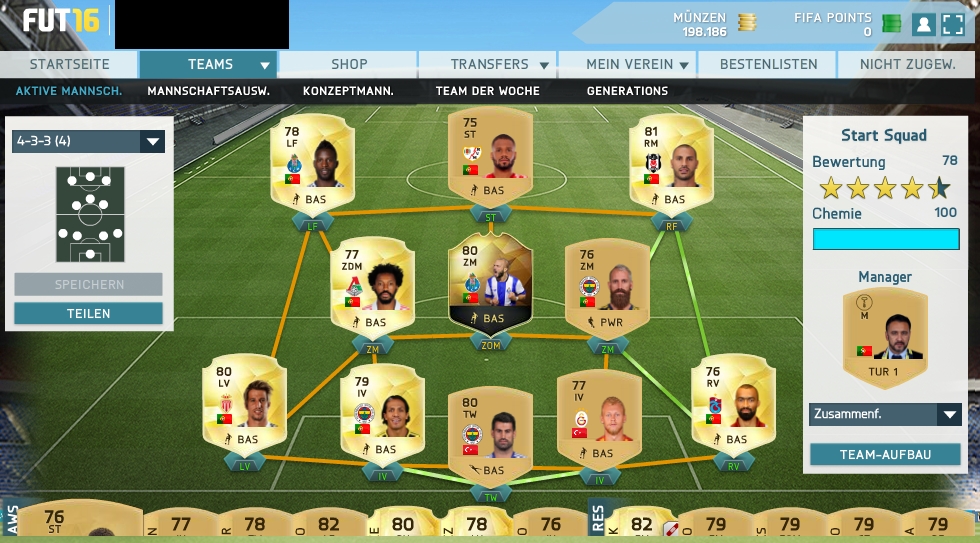Open the 4-3-3 (4) formation dropdown
The height and width of the screenshot is (543, 980).
tap(88, 141)
